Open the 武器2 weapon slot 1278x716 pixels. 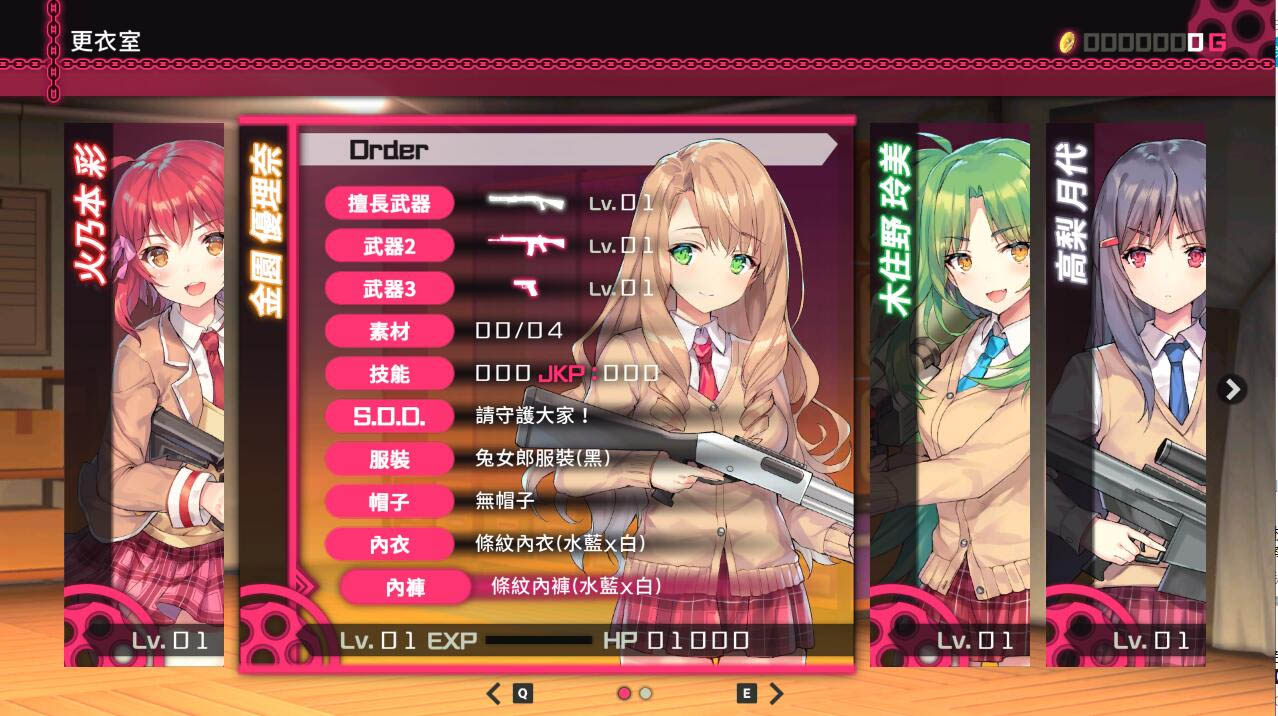pyautogui.click(x=389, y=247)
